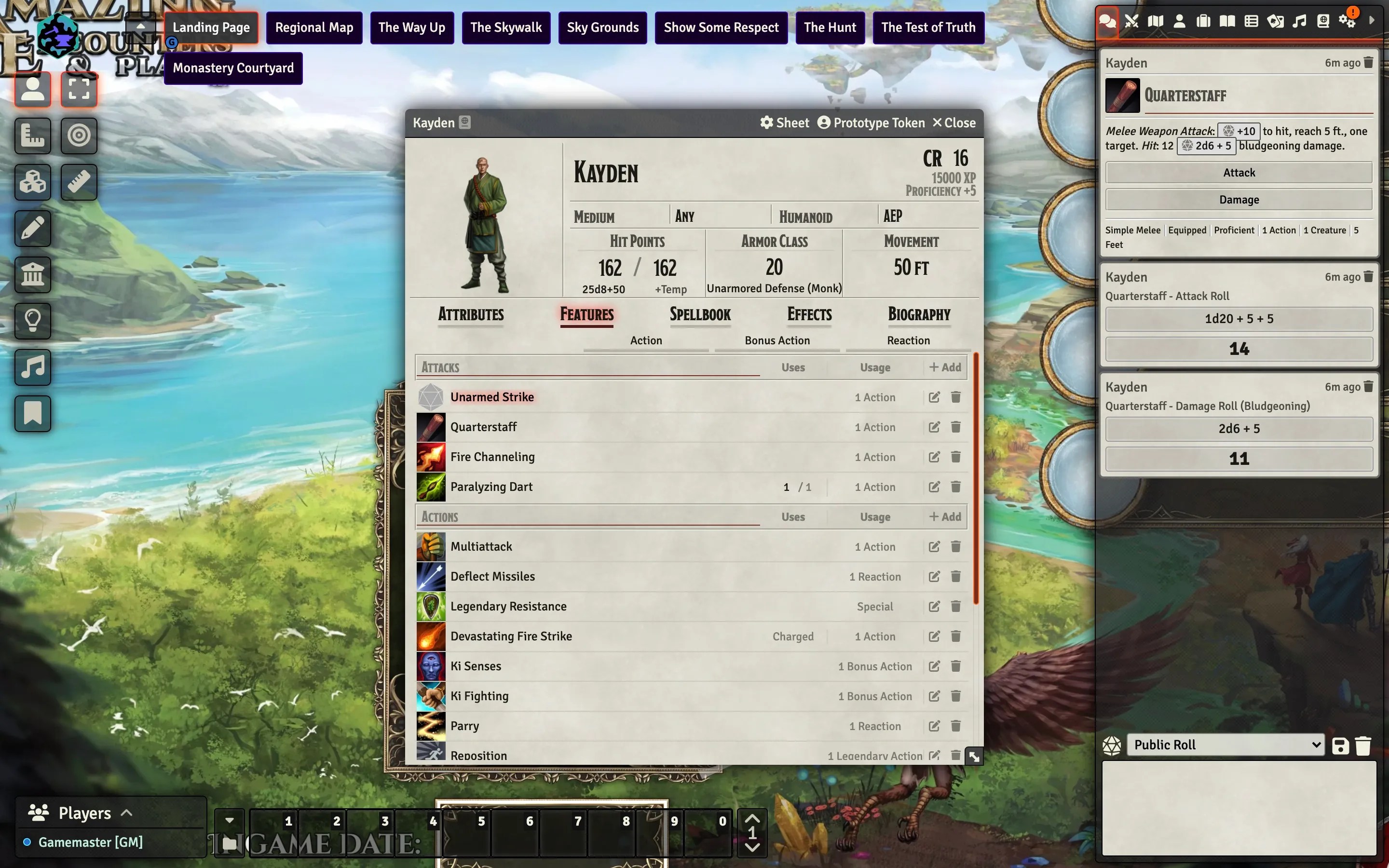This screenshot has height=868, width=1389.
Task: Select the Drawing Tools pencil
Action: 32,229
